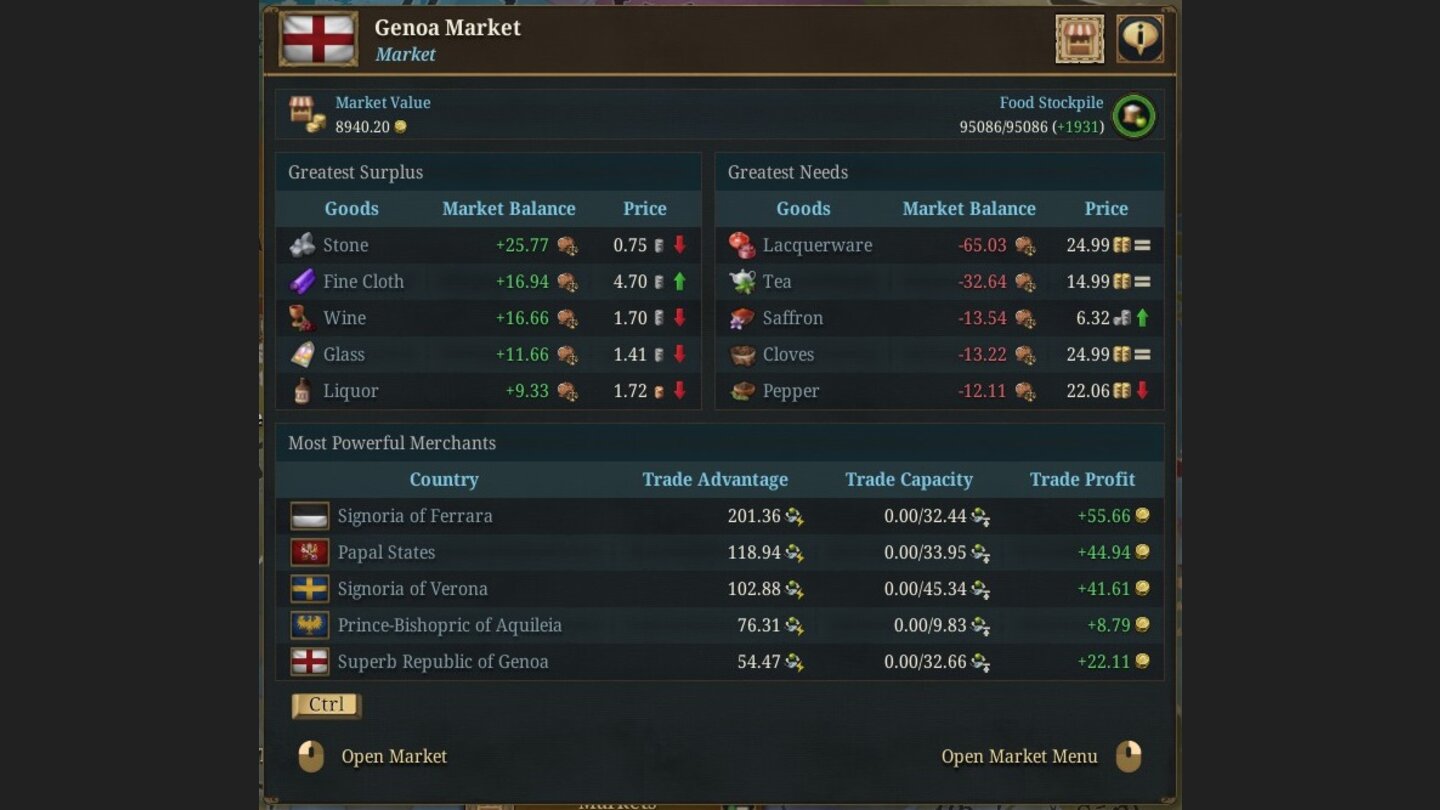
Task: Open the Market Menu
Action: coord(1019,757)
